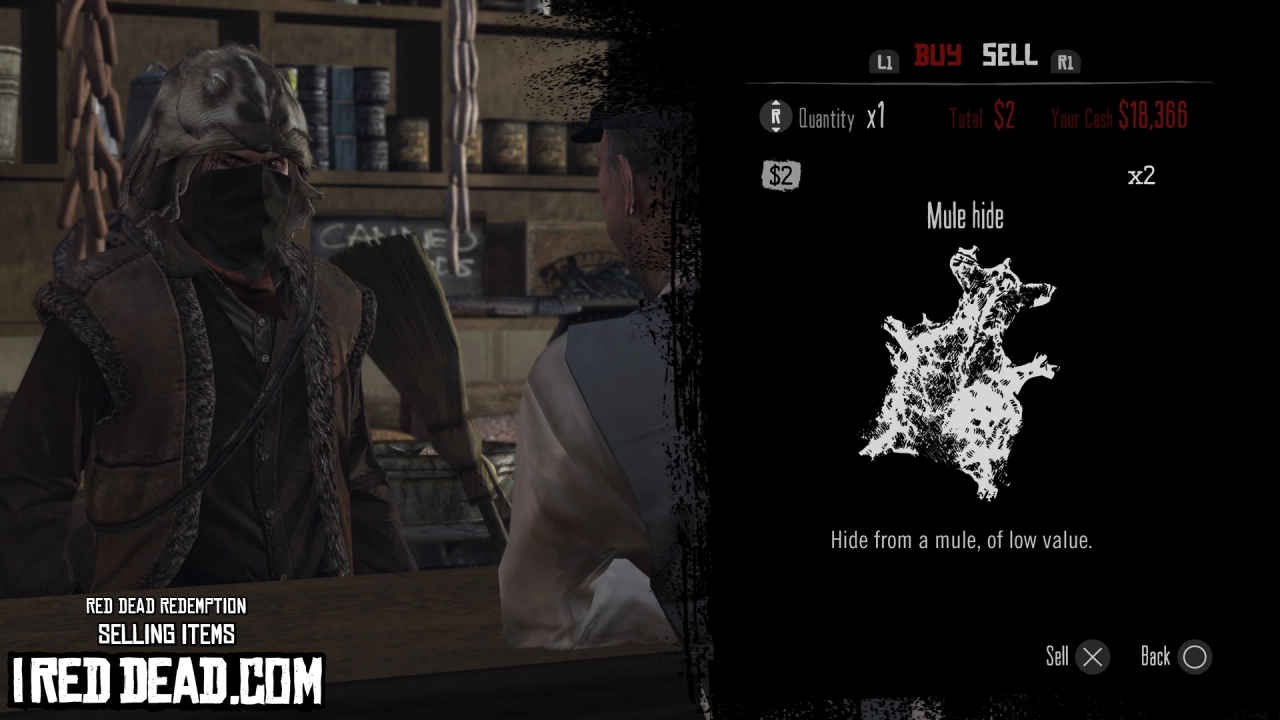
Task: Switch to the SELL tab
Action: [1008, 57]
